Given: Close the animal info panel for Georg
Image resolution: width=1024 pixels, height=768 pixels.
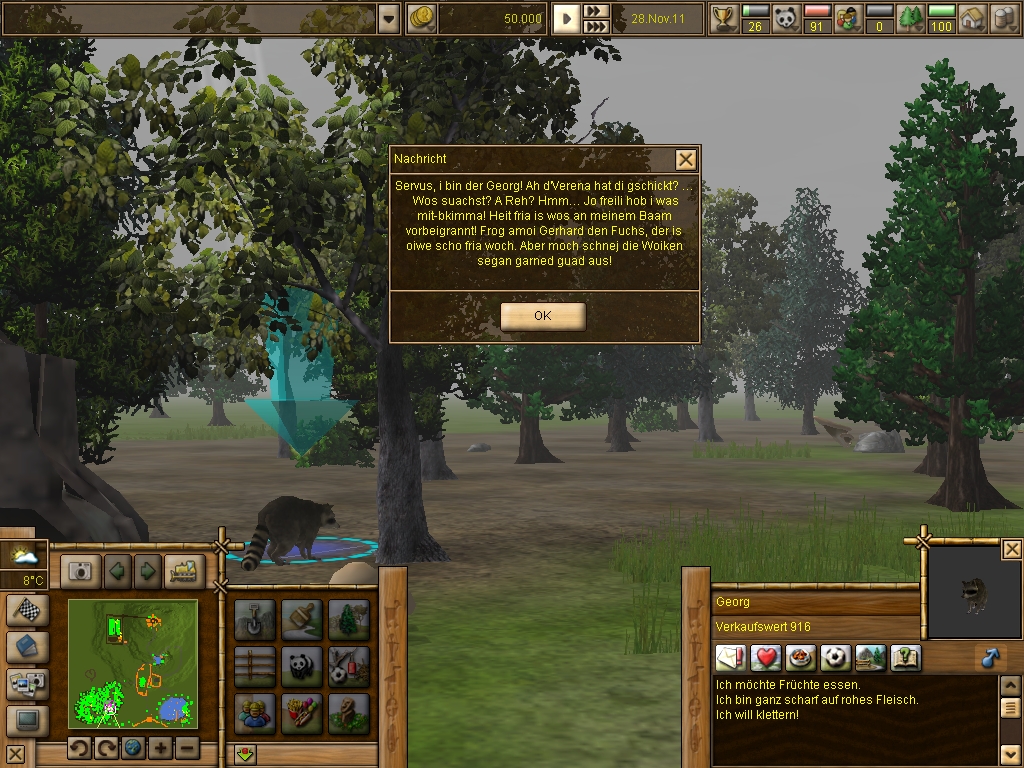Looking at the screenshot, I should click(x=1012, y=549).
